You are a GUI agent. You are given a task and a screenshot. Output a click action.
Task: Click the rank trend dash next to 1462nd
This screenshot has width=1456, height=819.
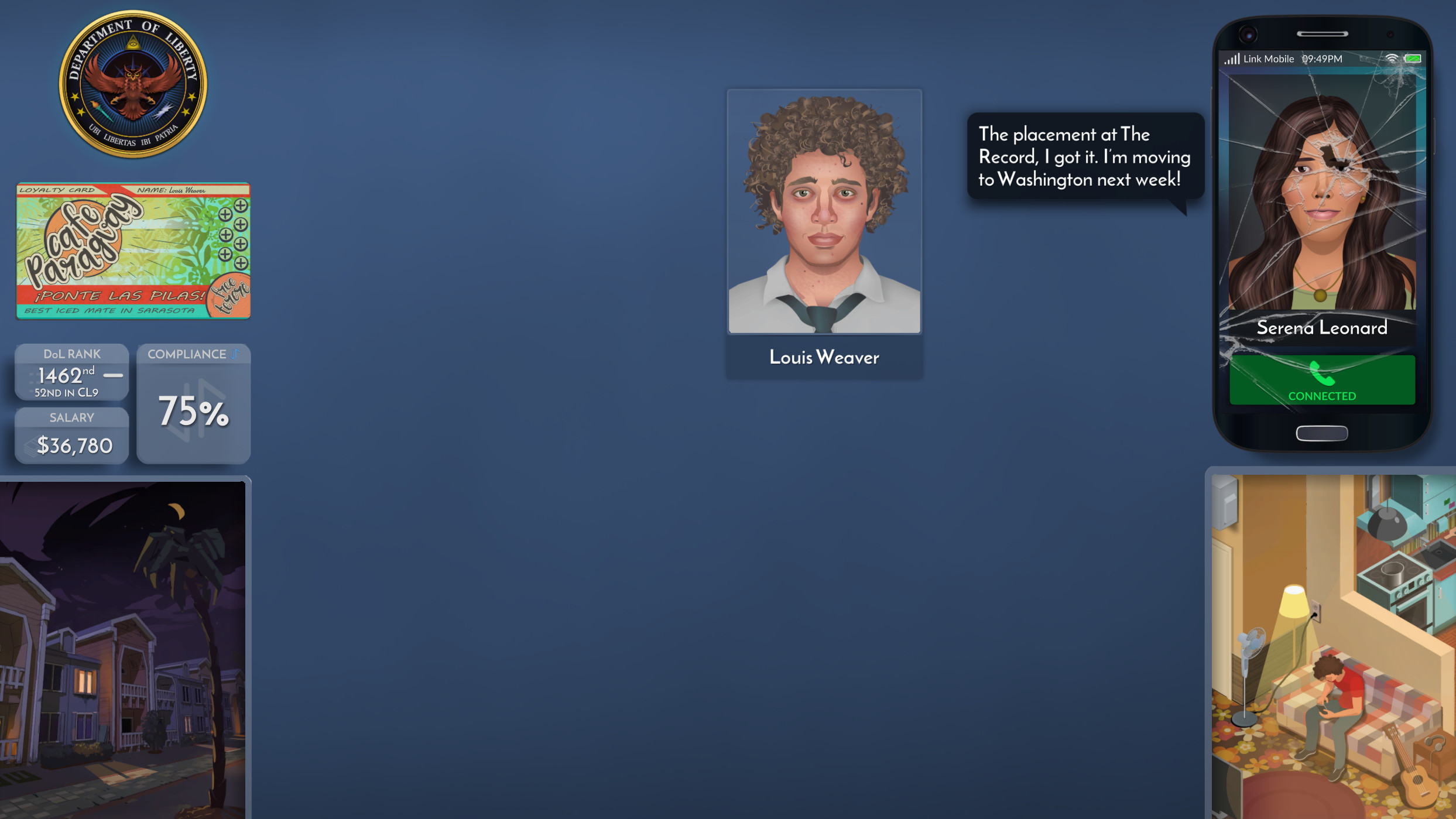coord(112,375)
